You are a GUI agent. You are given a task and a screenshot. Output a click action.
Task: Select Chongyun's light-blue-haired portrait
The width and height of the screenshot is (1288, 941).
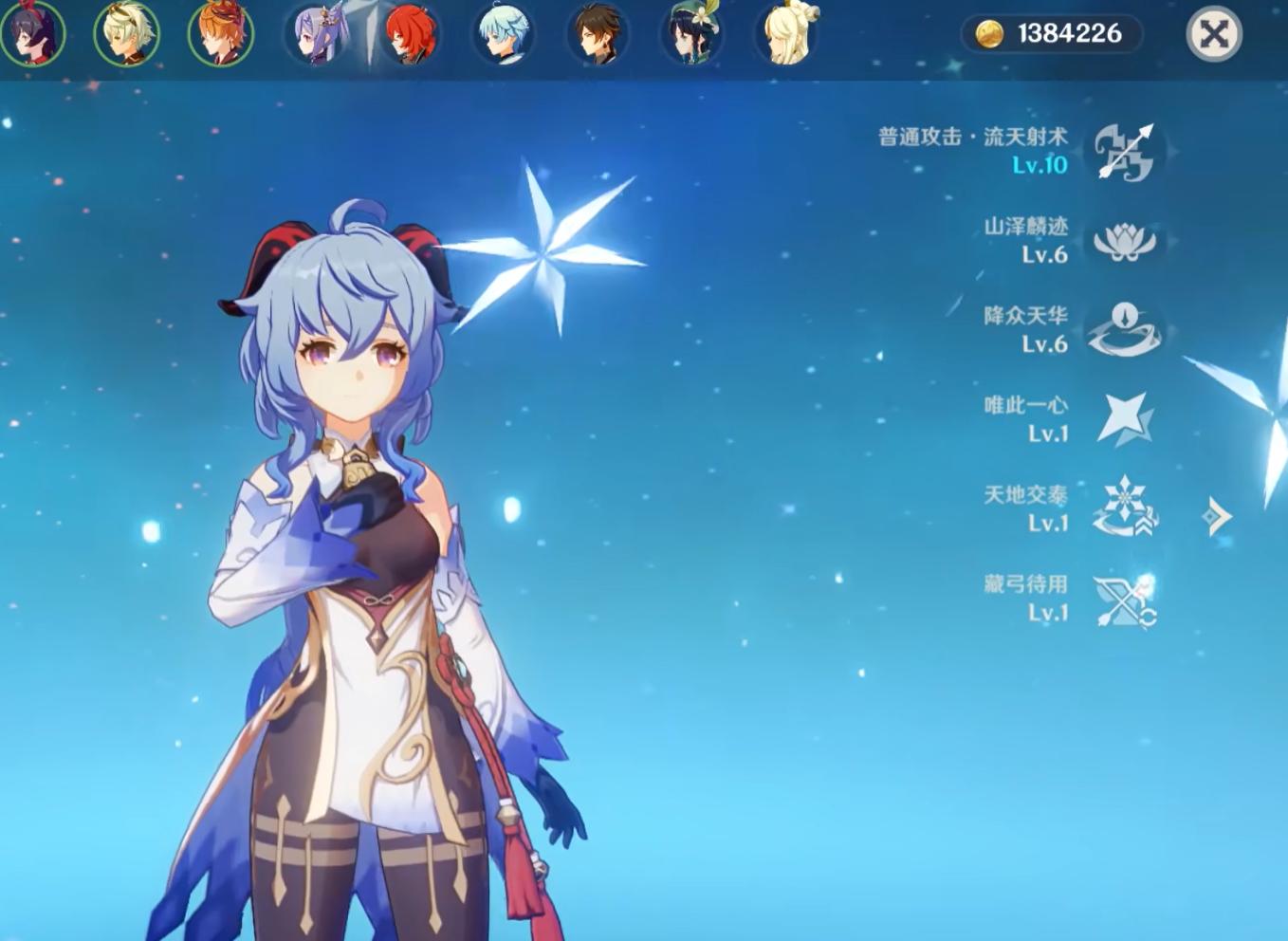click(504, 34)
